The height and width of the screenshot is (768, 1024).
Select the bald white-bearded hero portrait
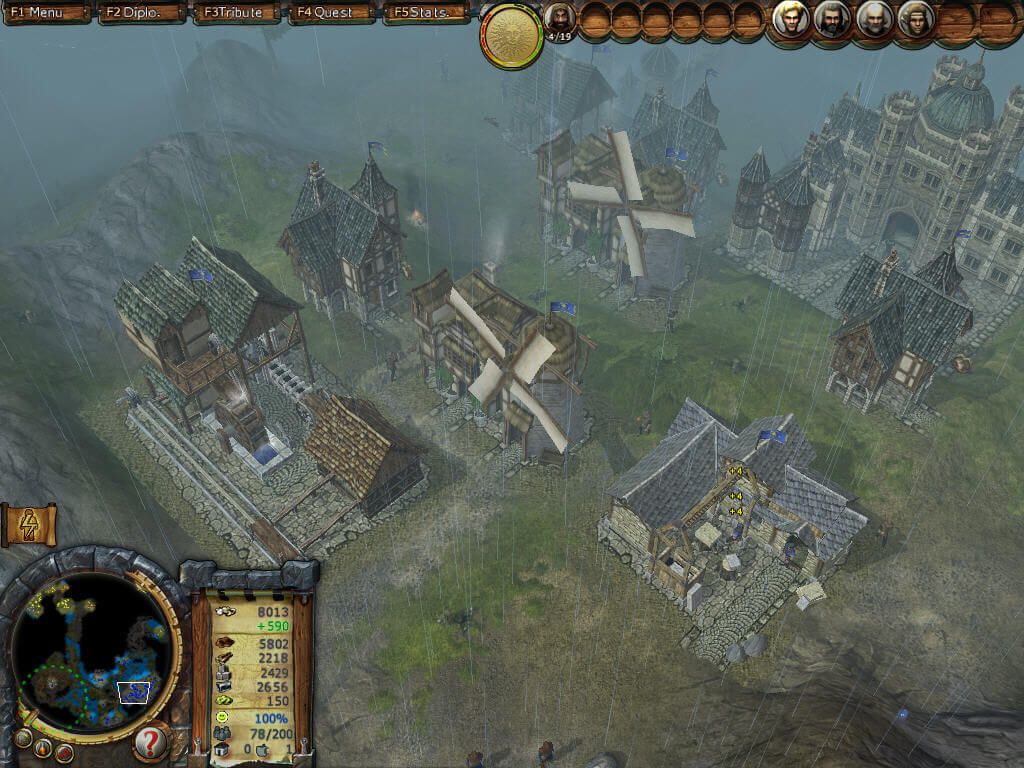[873, 19]
